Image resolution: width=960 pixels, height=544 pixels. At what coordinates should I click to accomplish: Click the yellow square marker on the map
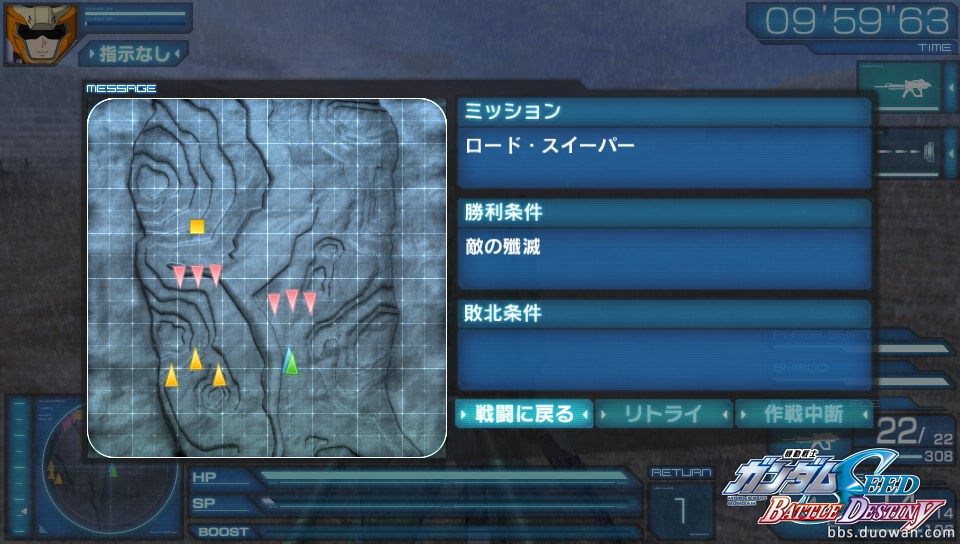[x=197, y=226]
